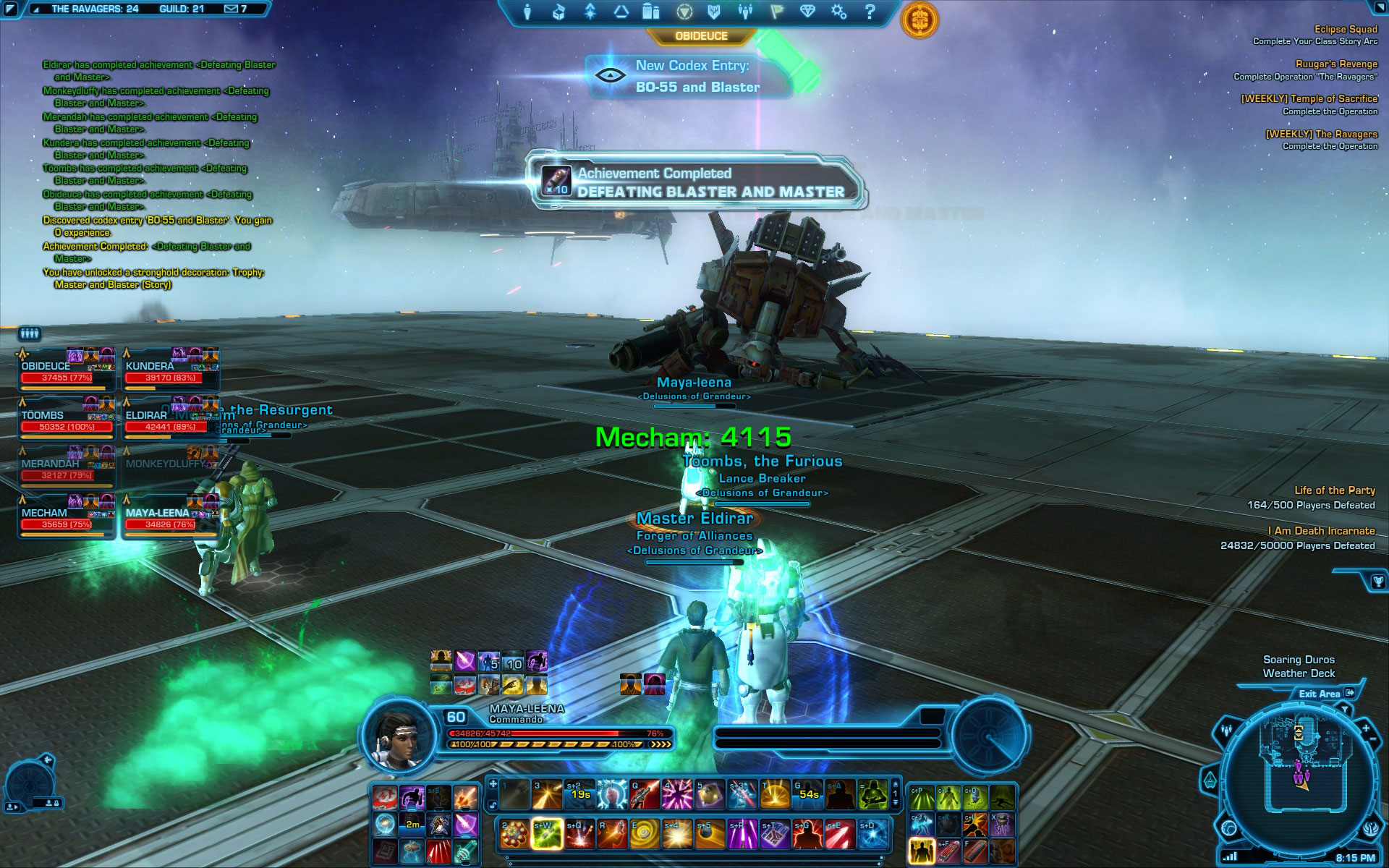Open Preferences via the gears icon

[838, 12]
